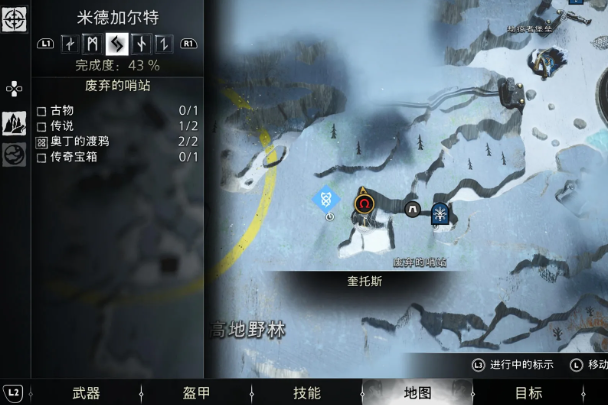Select the 地图 (Map) tab
608x405 pixels.
[417, 393]
